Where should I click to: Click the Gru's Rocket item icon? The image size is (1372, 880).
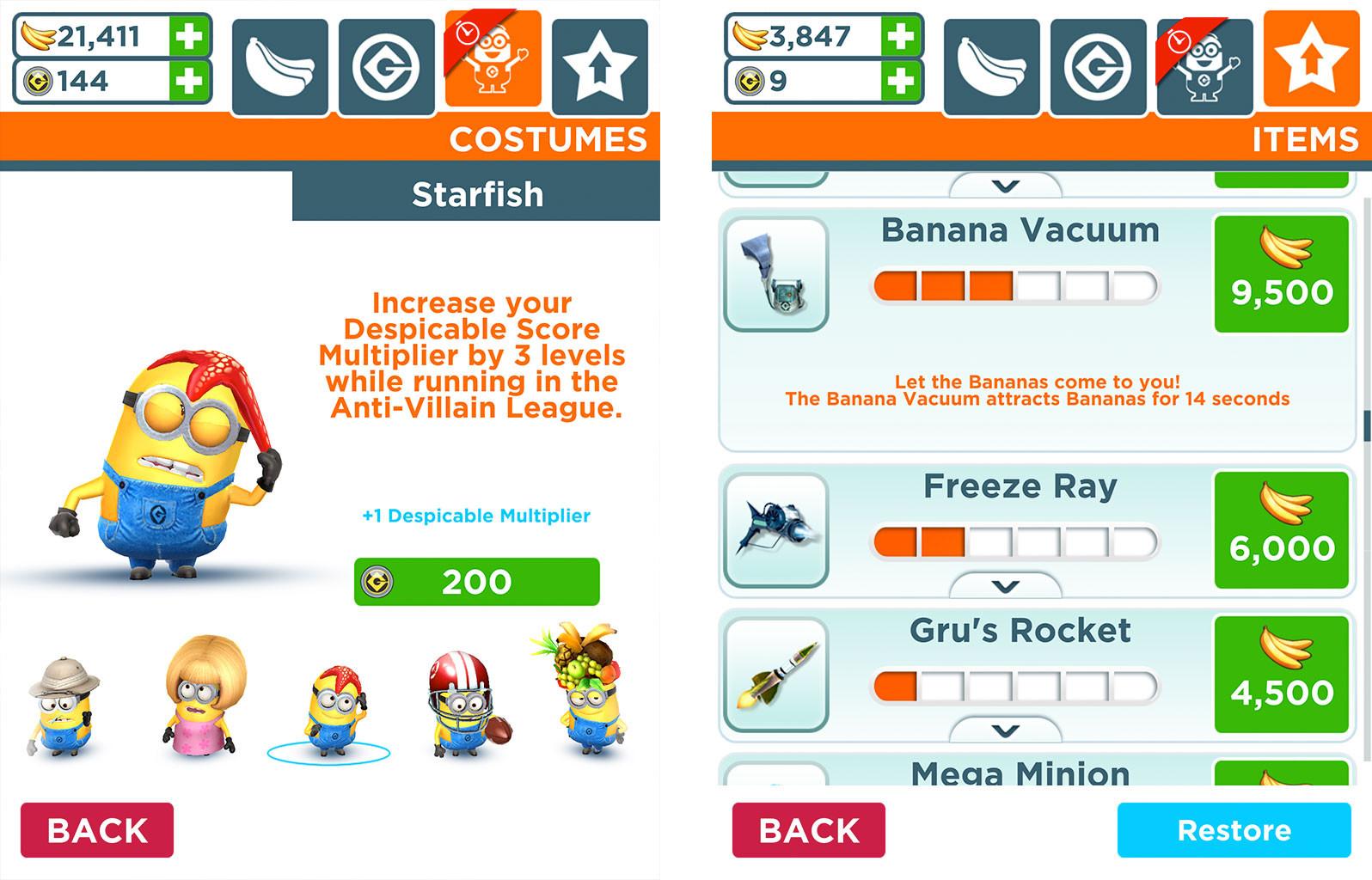click(776, 675)
